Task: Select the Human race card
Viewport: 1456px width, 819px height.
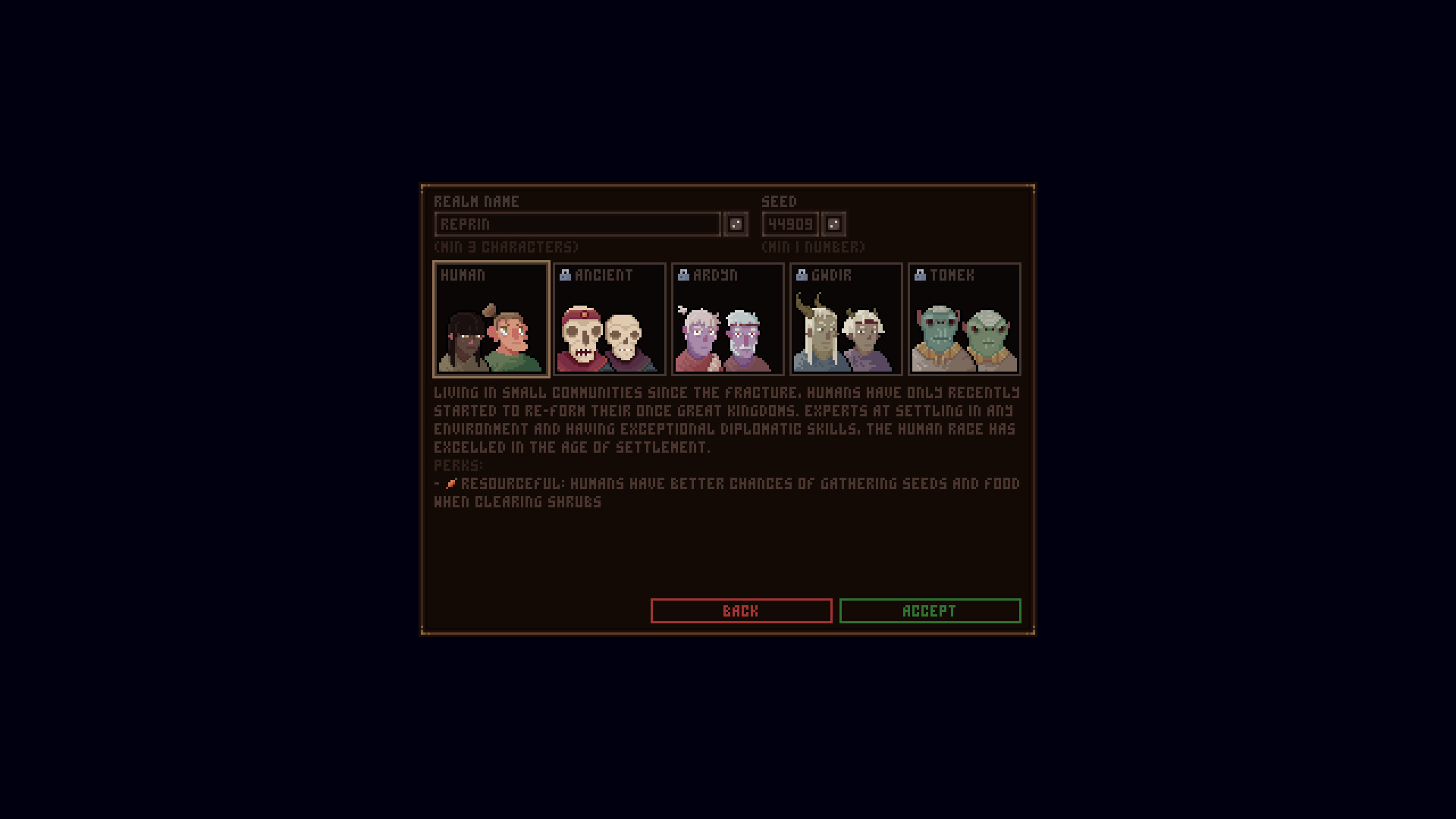Action: click(x=491, y=318)
